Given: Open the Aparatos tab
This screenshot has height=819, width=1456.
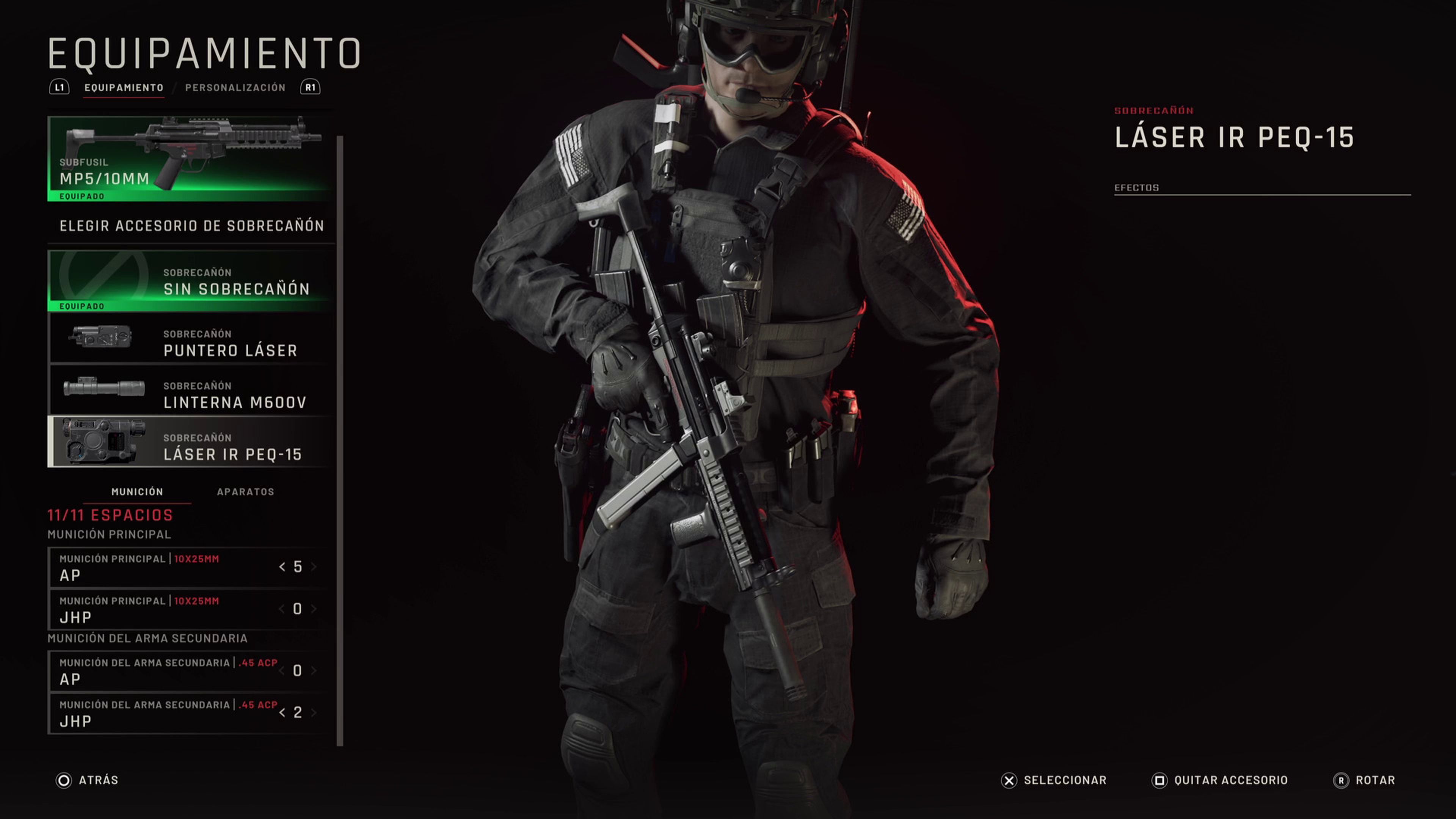Looking at the screenshot, I should [x=246, y=492].
